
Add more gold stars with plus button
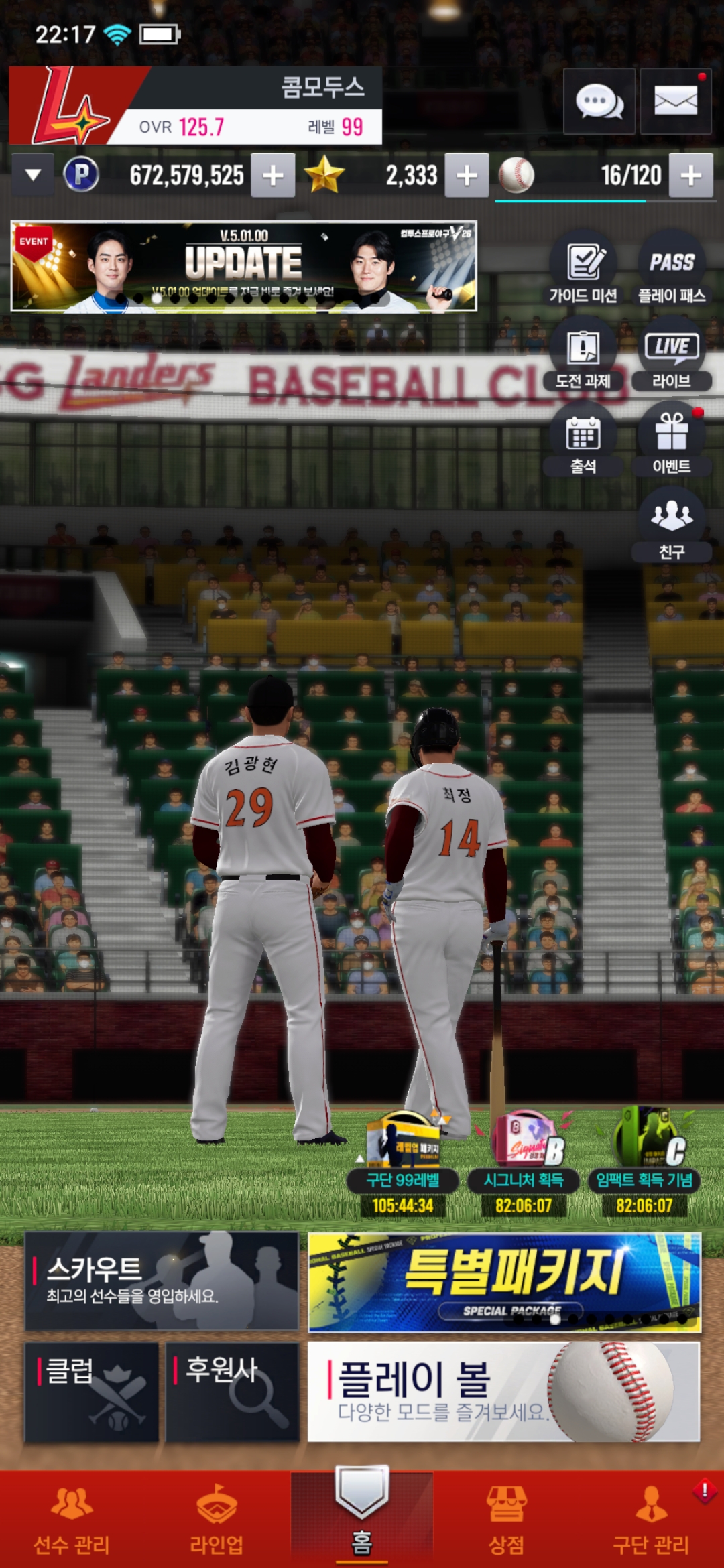click(467, 176)
